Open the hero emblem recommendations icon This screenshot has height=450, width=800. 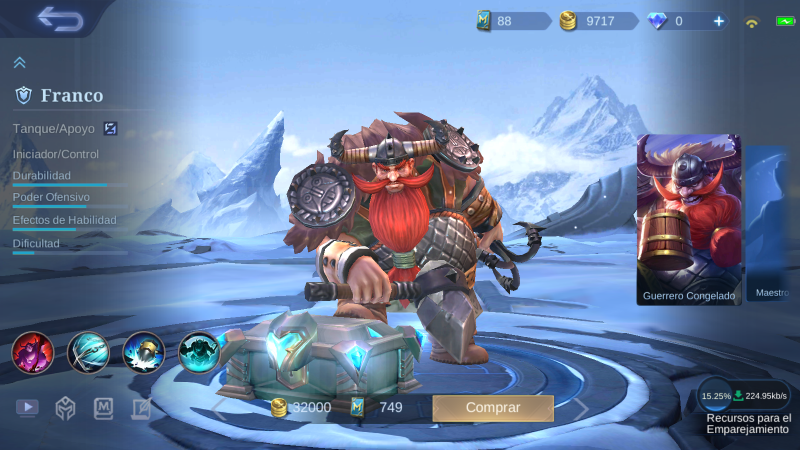tap(66, 407)
